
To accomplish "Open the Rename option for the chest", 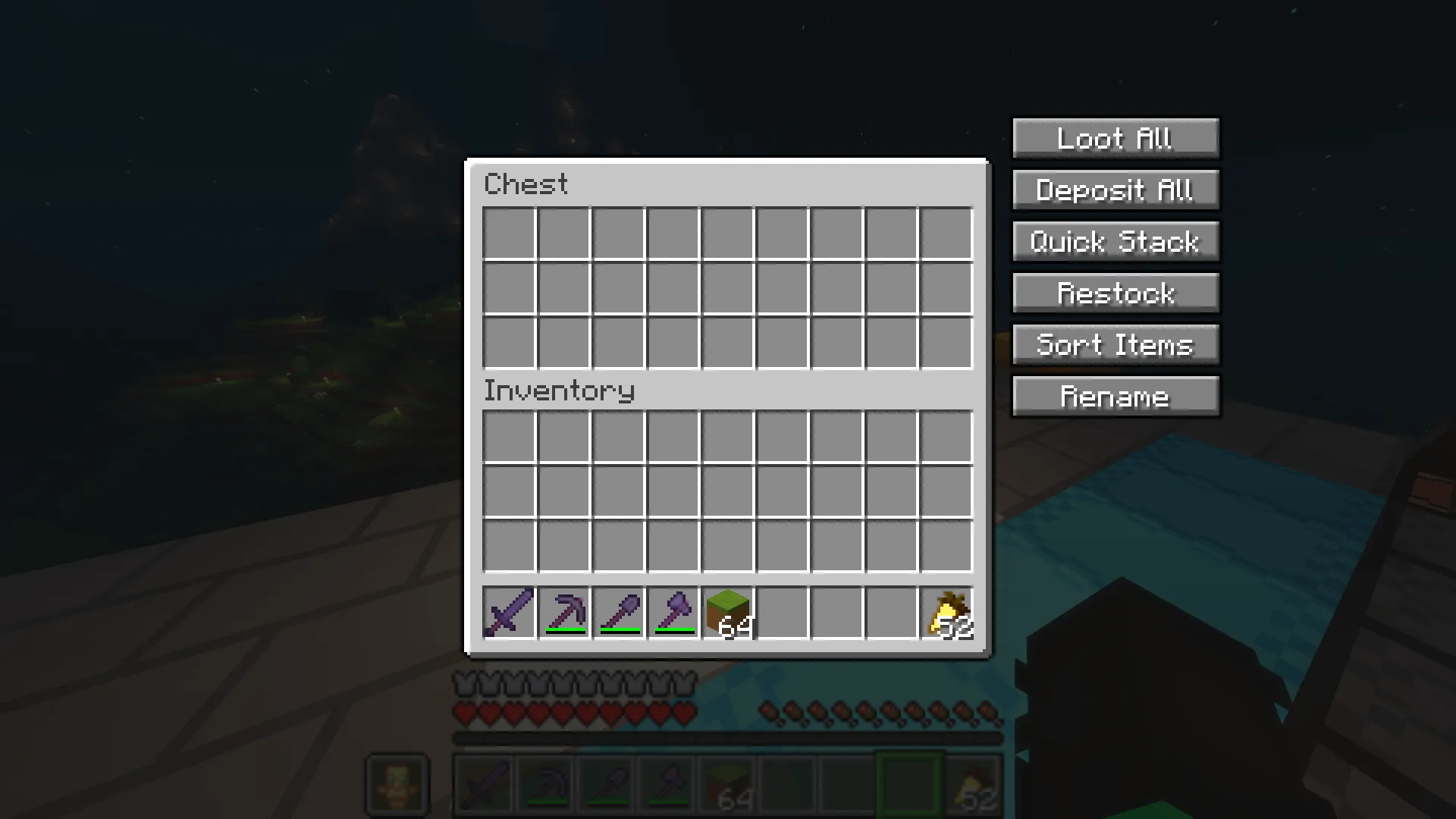I will pyautogui.click(x=1115, y=395).
